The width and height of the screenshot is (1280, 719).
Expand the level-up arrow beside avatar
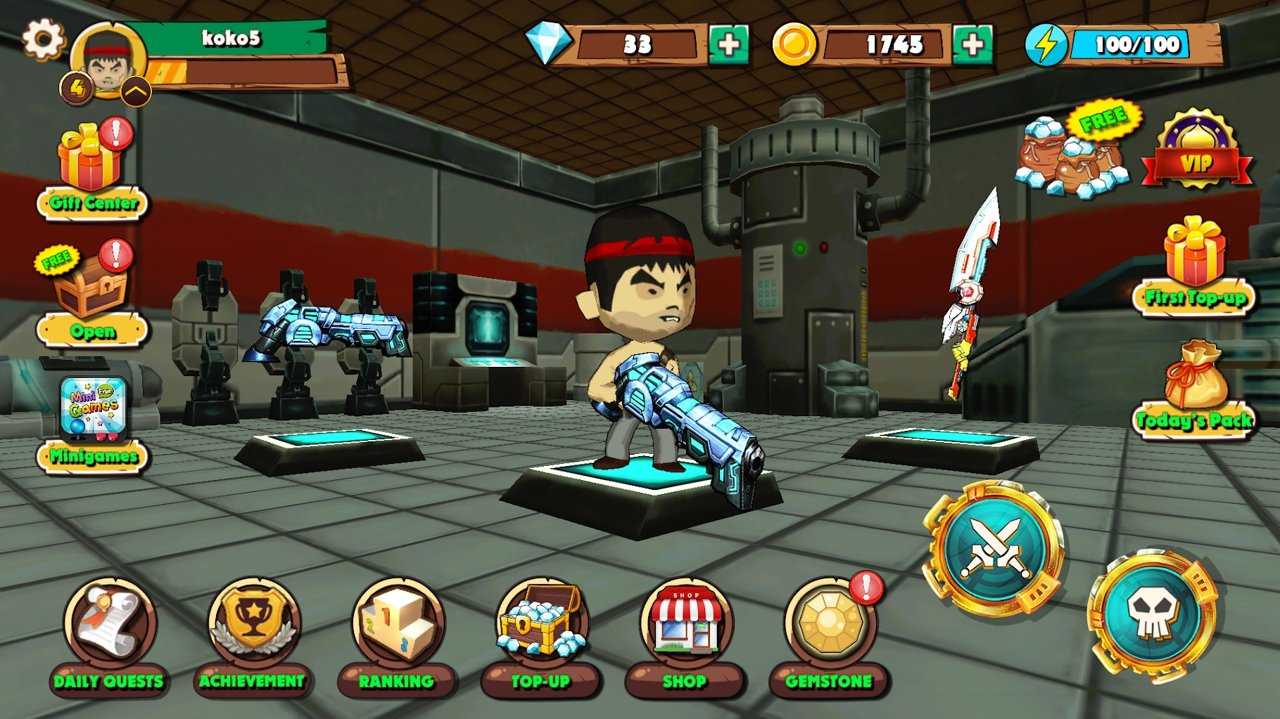pos(136,92)
